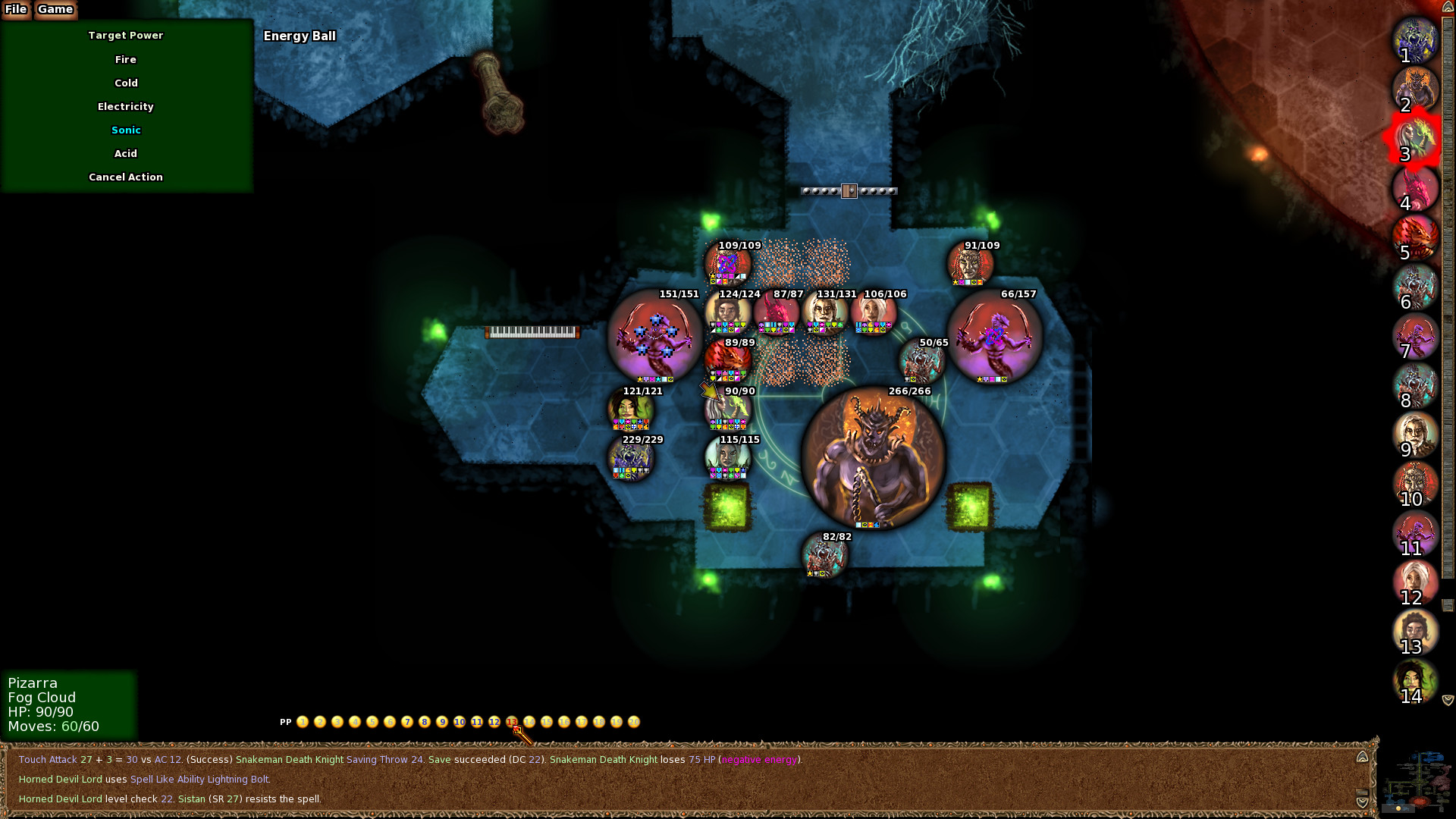Open the Game menu
Viewport: 1456px width, 819px height.
coord(55,10)
